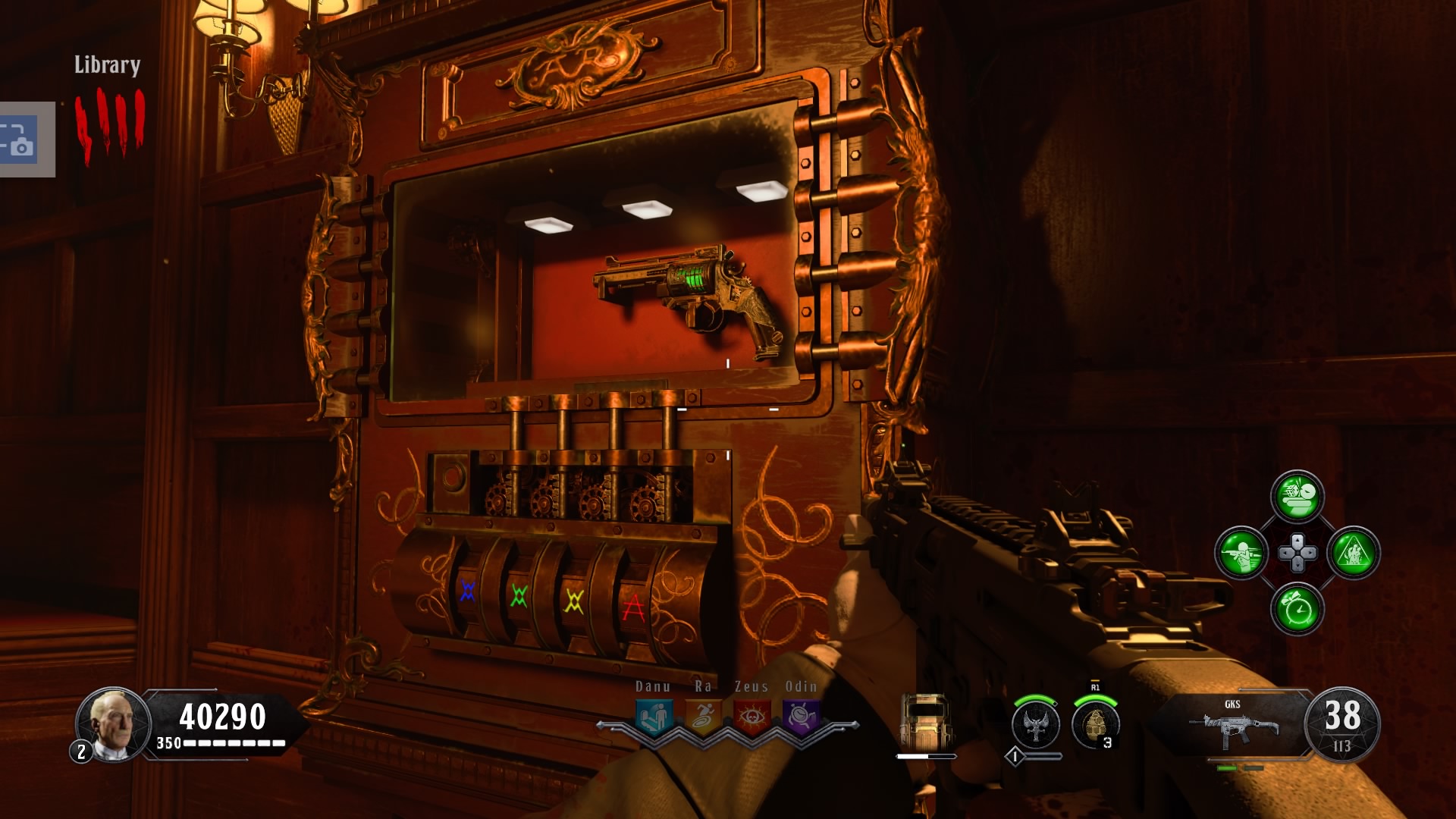The height and width of the screenshot is (819, 1456).
Task: Use the alarm clock elixir
Action: coord(1298,609)
